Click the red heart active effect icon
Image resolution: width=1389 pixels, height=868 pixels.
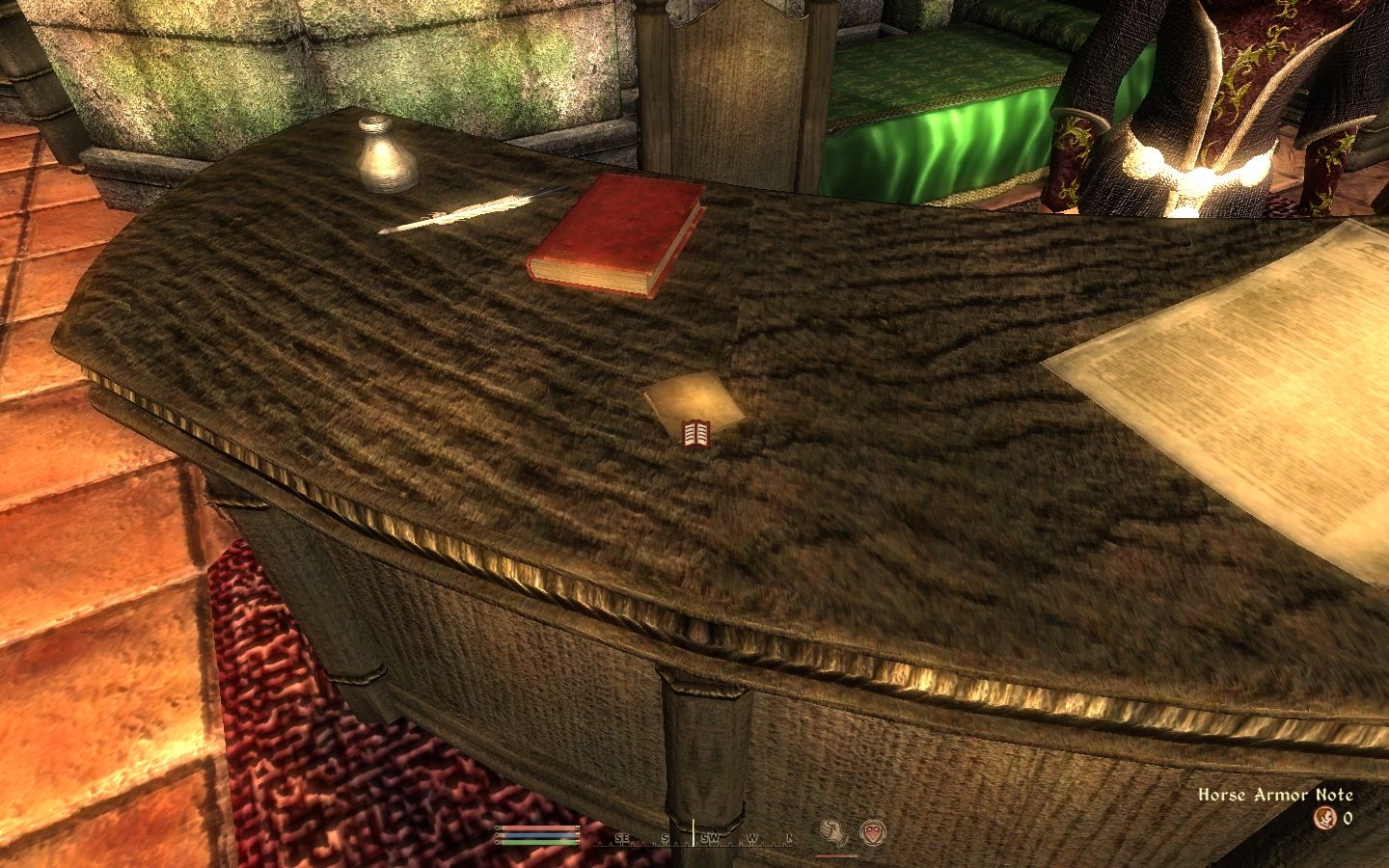click(874, 831)
